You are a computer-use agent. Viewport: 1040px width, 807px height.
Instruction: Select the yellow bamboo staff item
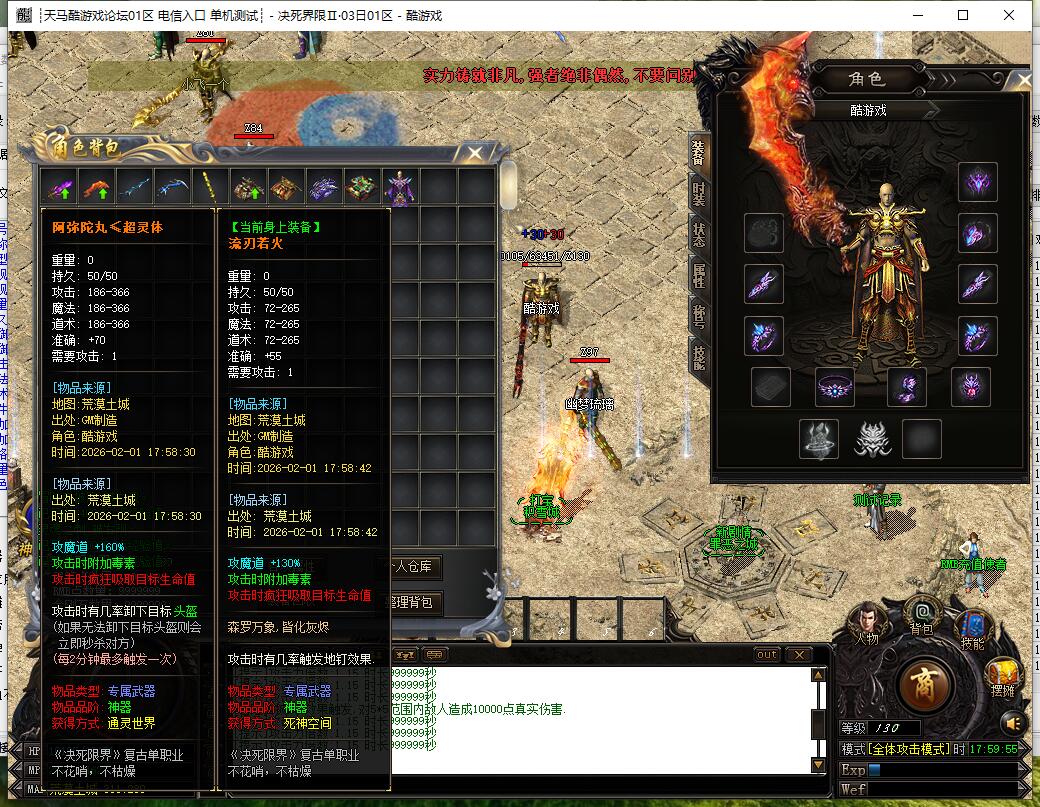coord(210,187)
